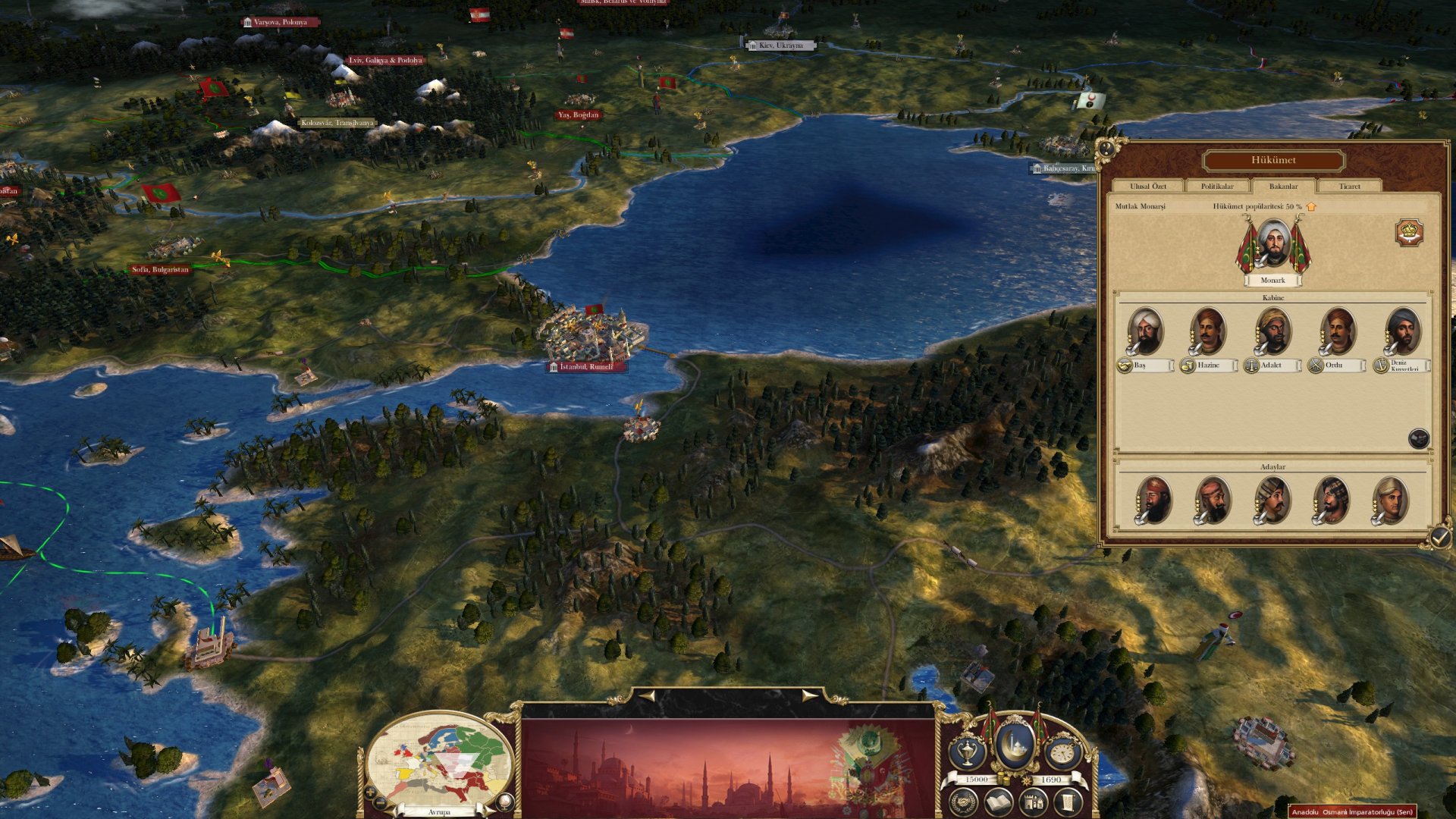
Task: Choose the Hazine minister portrait
Action: coord(1208,331)
